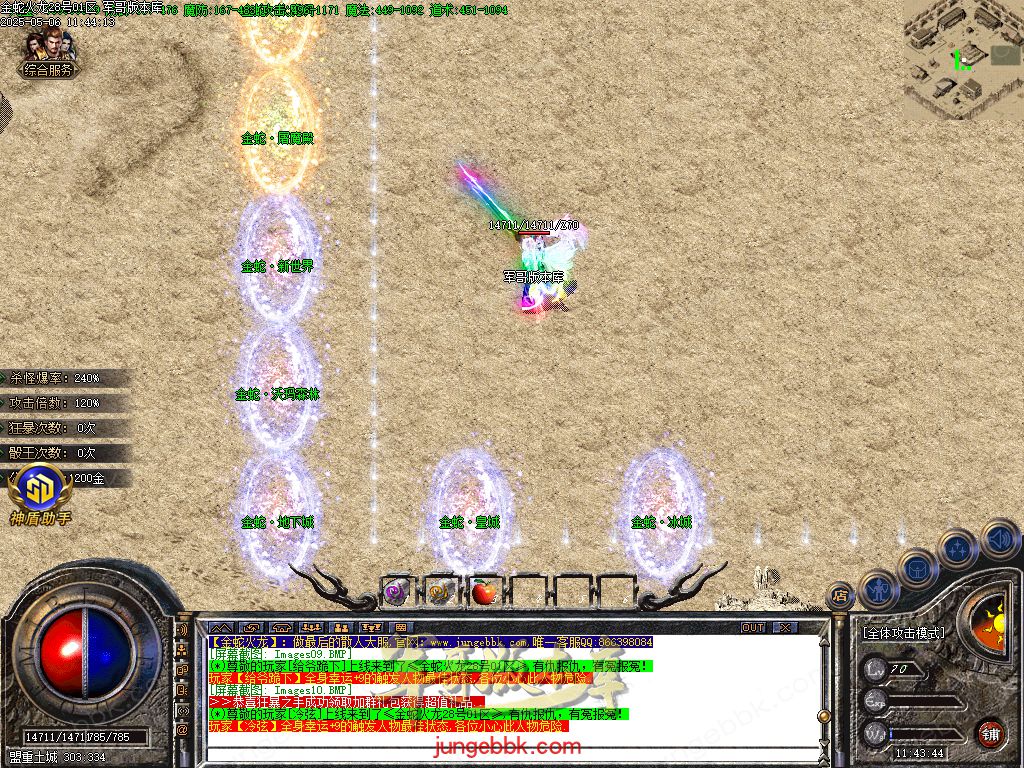Click the first mountain-icon button above chat

pos(219,628)
